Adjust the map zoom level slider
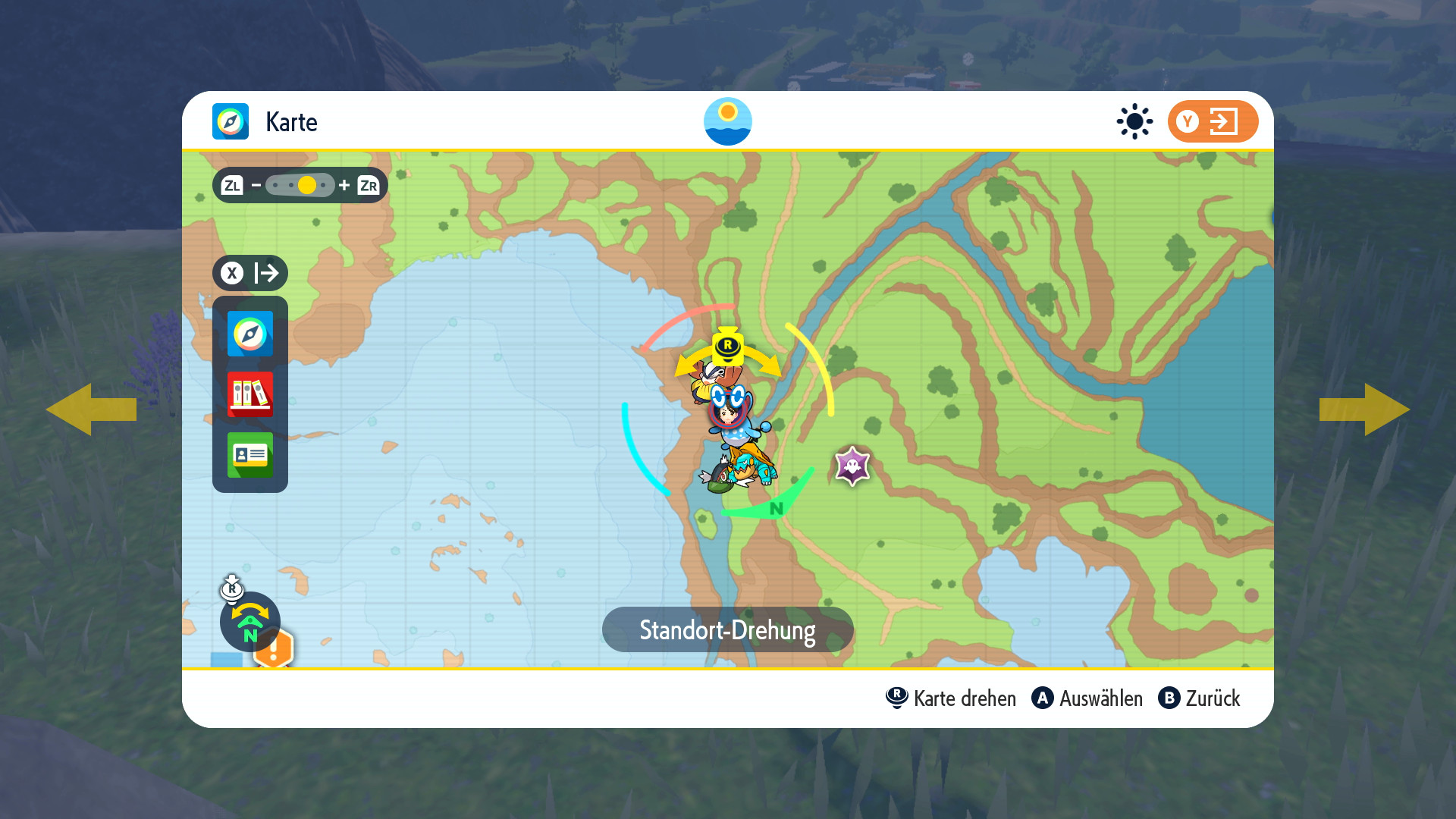Image resolution: width=1456 pixels, height=819 pixels. (x=300, y=185)
